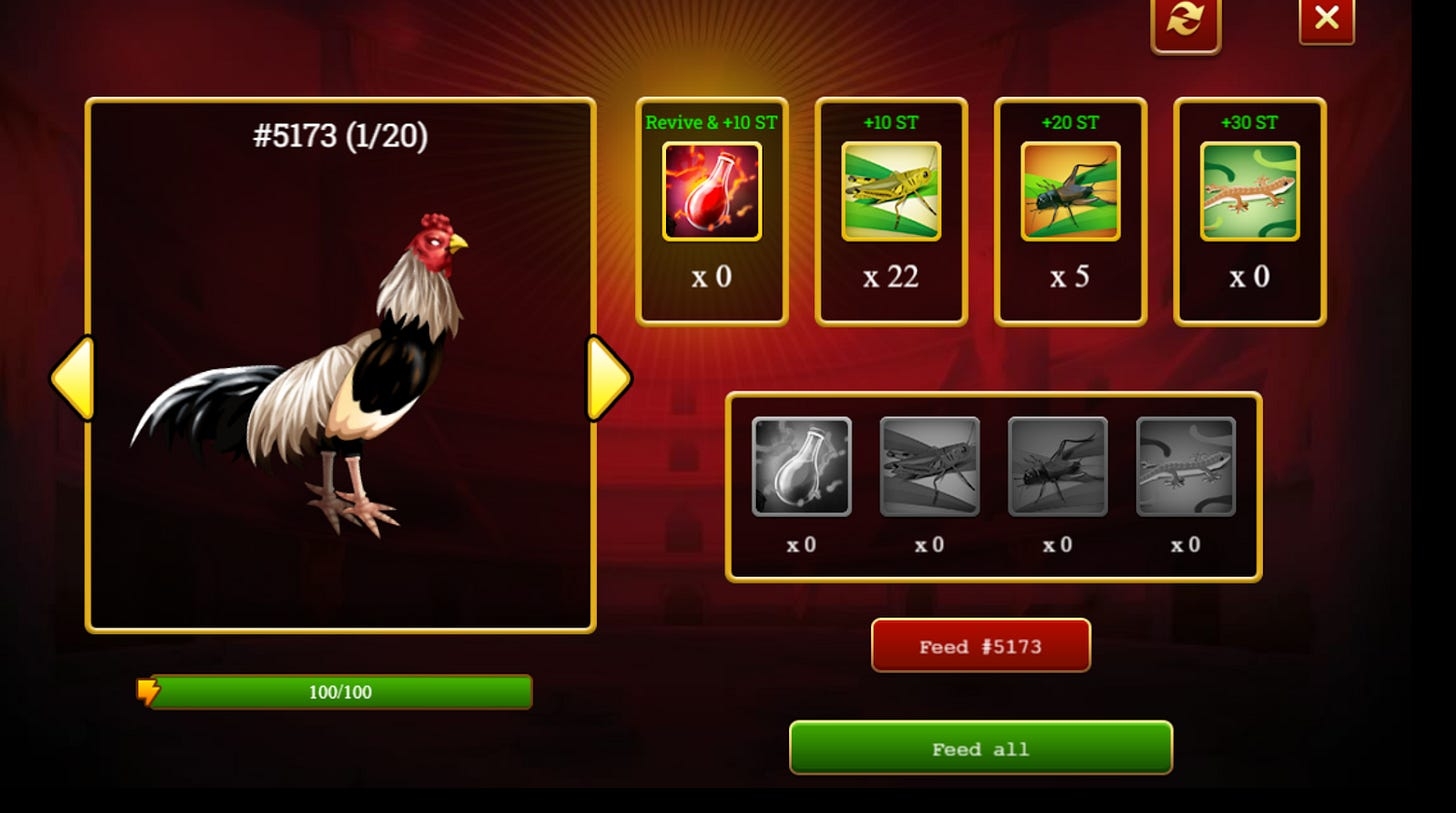Click the refresh arrows button

click(x=1185, y=21)
